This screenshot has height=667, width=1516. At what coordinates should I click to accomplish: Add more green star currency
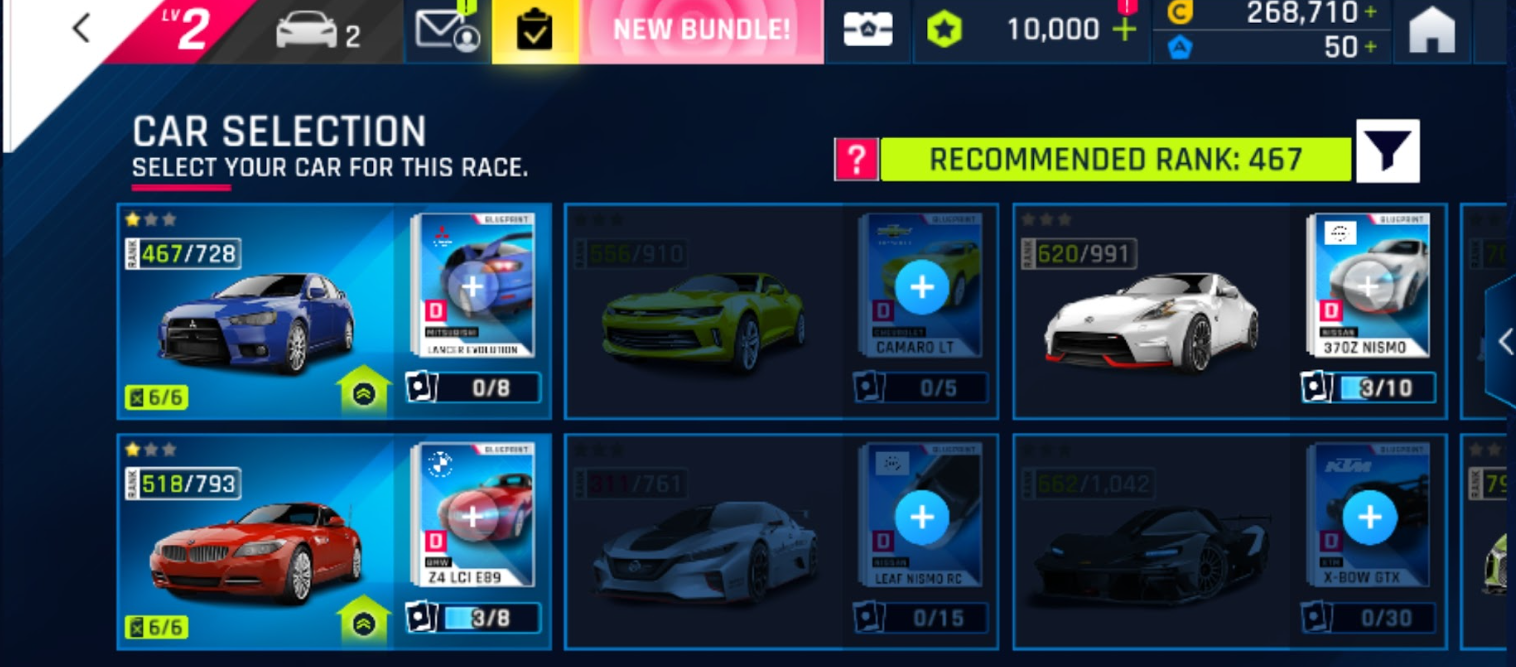(x=1125, y=30)
